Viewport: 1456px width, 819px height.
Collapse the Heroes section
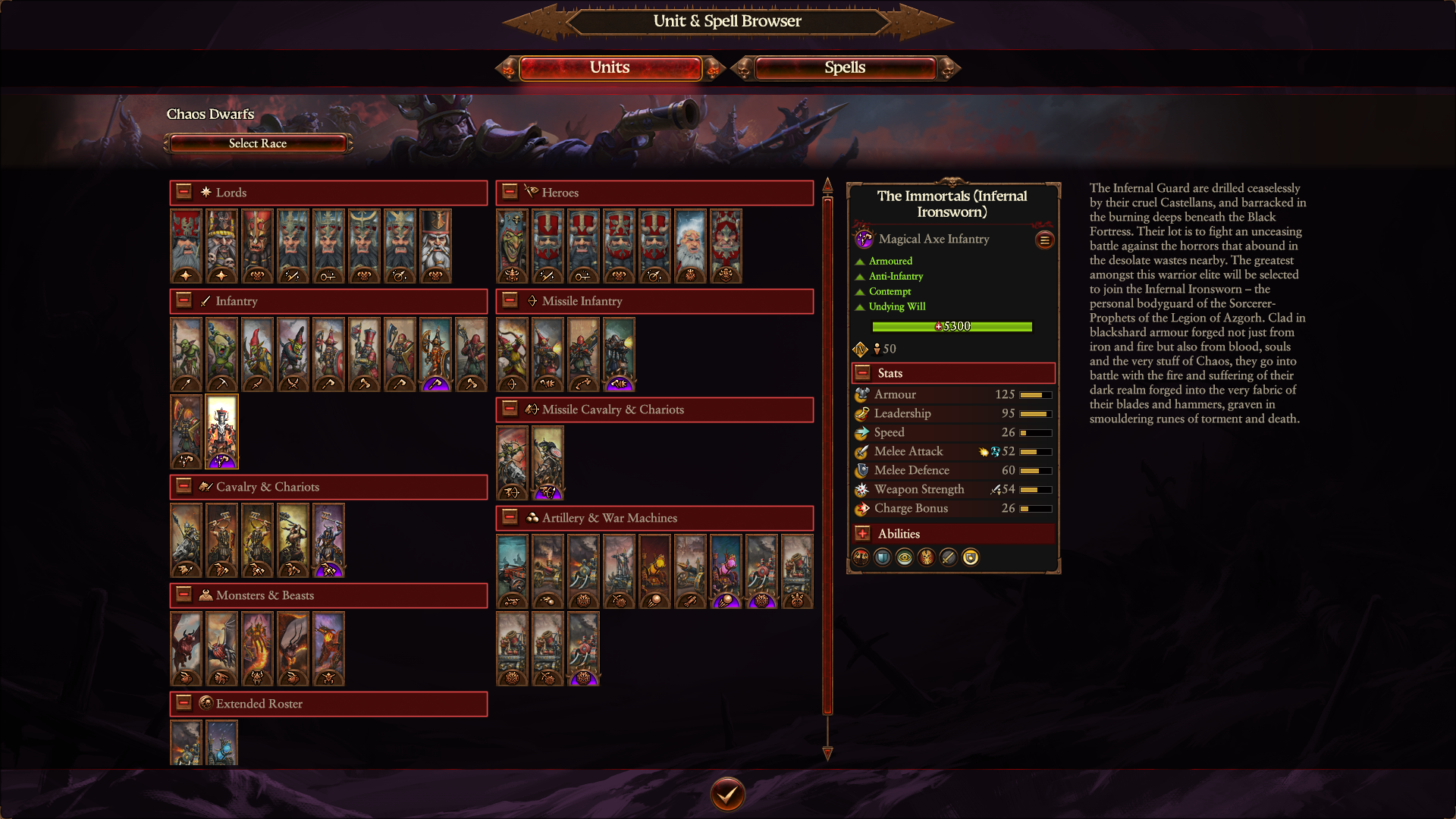tap(510, 192)
